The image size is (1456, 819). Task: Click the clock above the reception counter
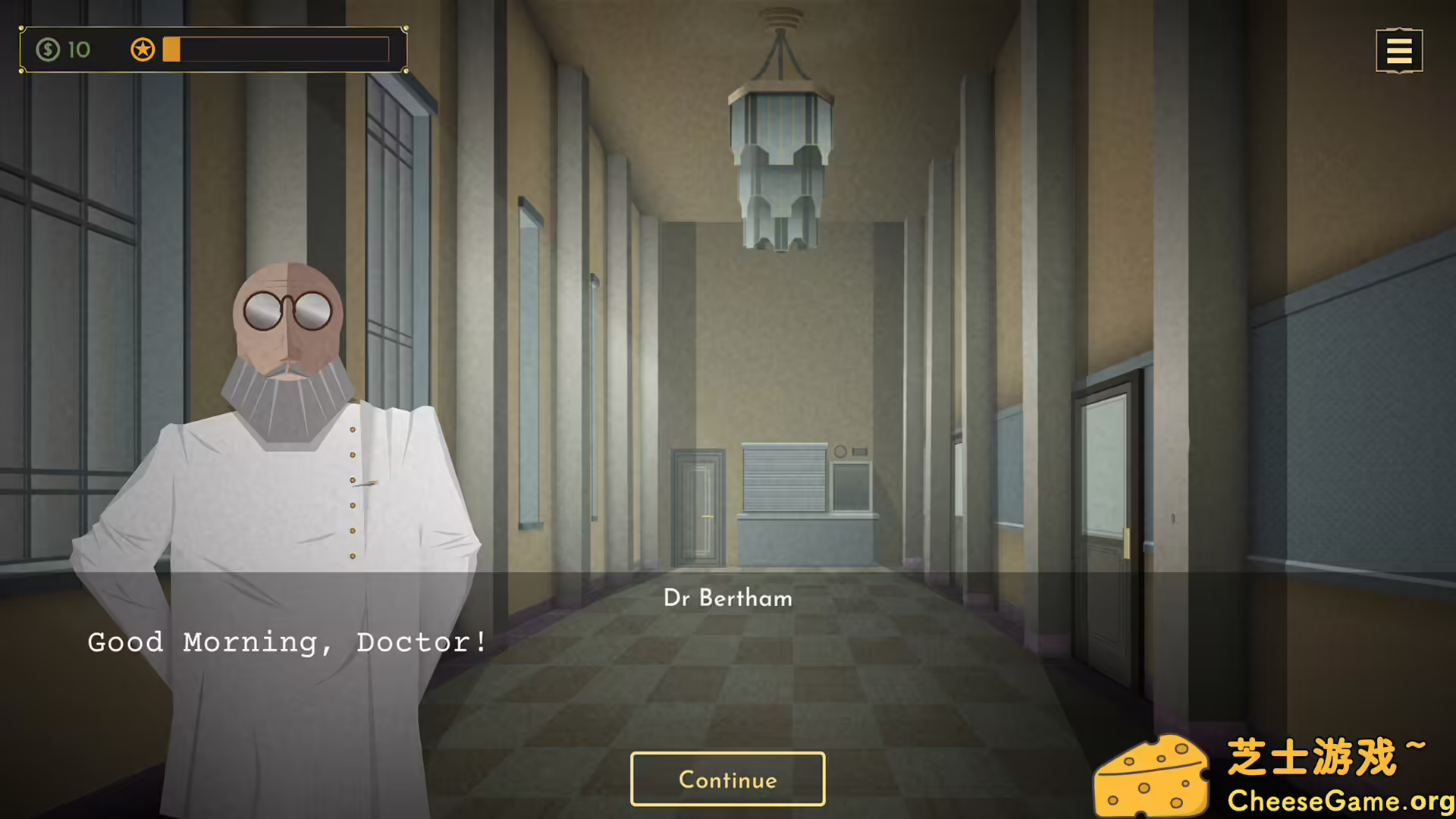[x=840, y=452]
